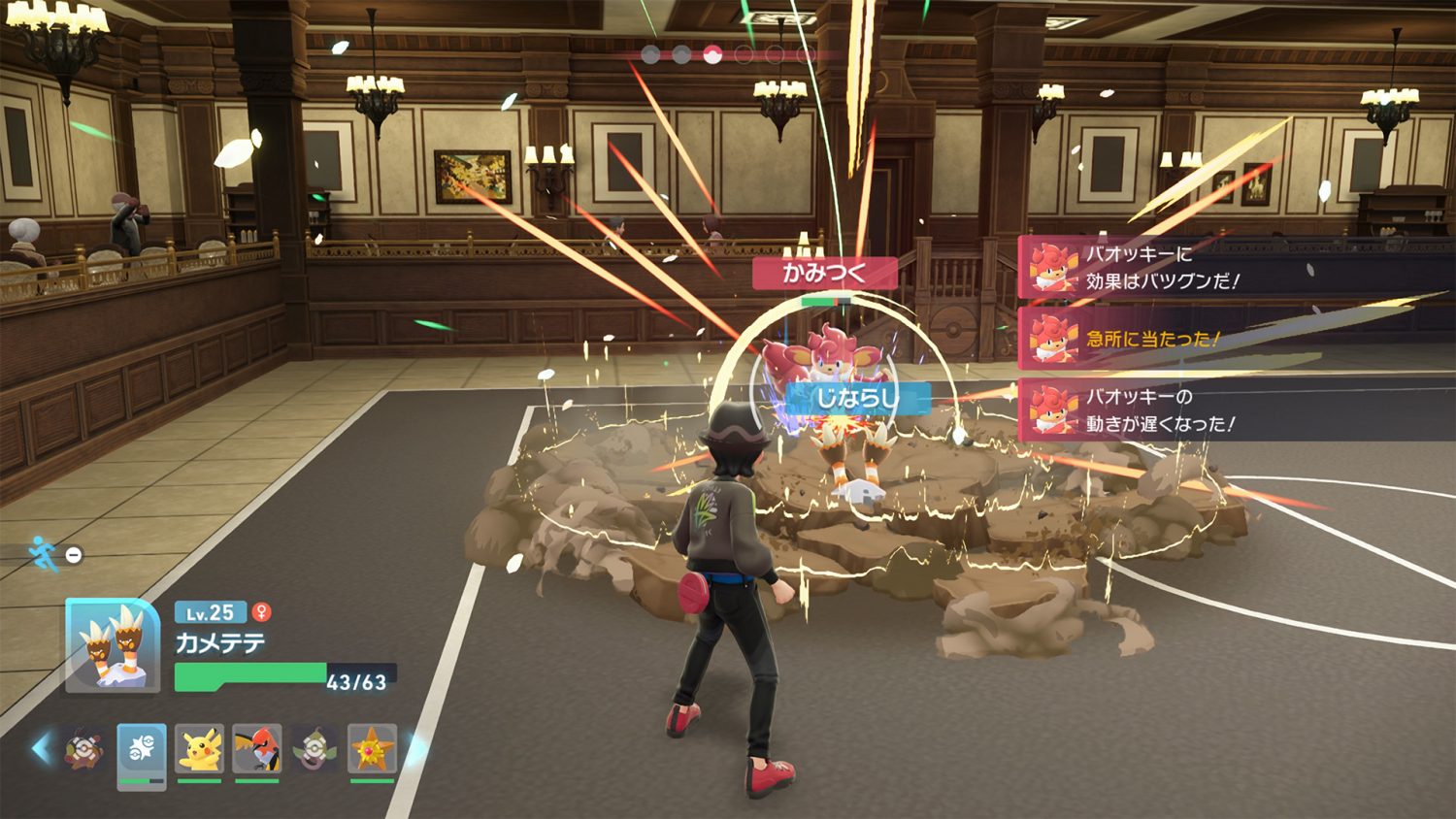
Task: Select Pikachu in the party bar
Action: click(x=200, y=749)
